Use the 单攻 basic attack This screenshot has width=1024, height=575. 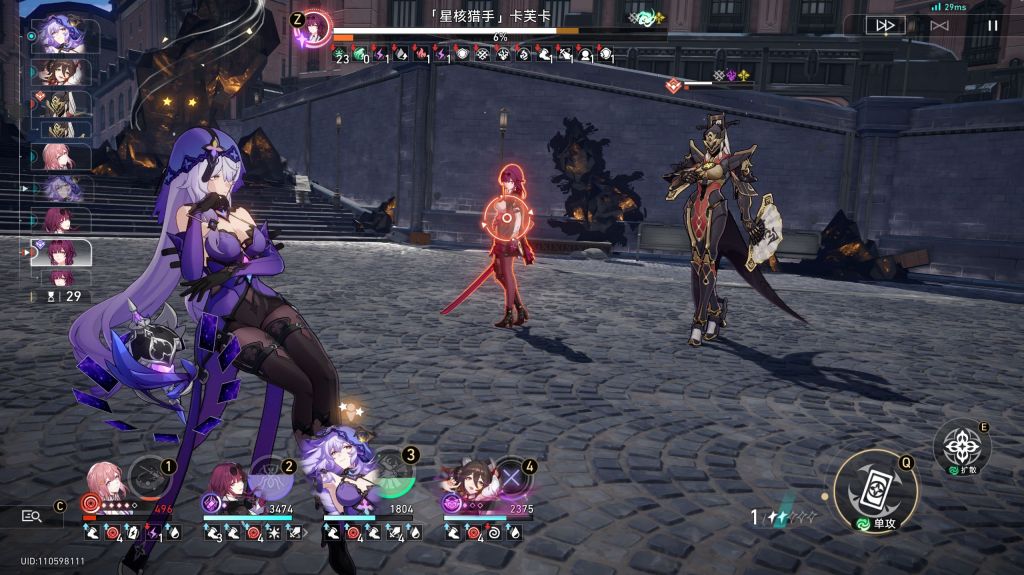(875, 491)
